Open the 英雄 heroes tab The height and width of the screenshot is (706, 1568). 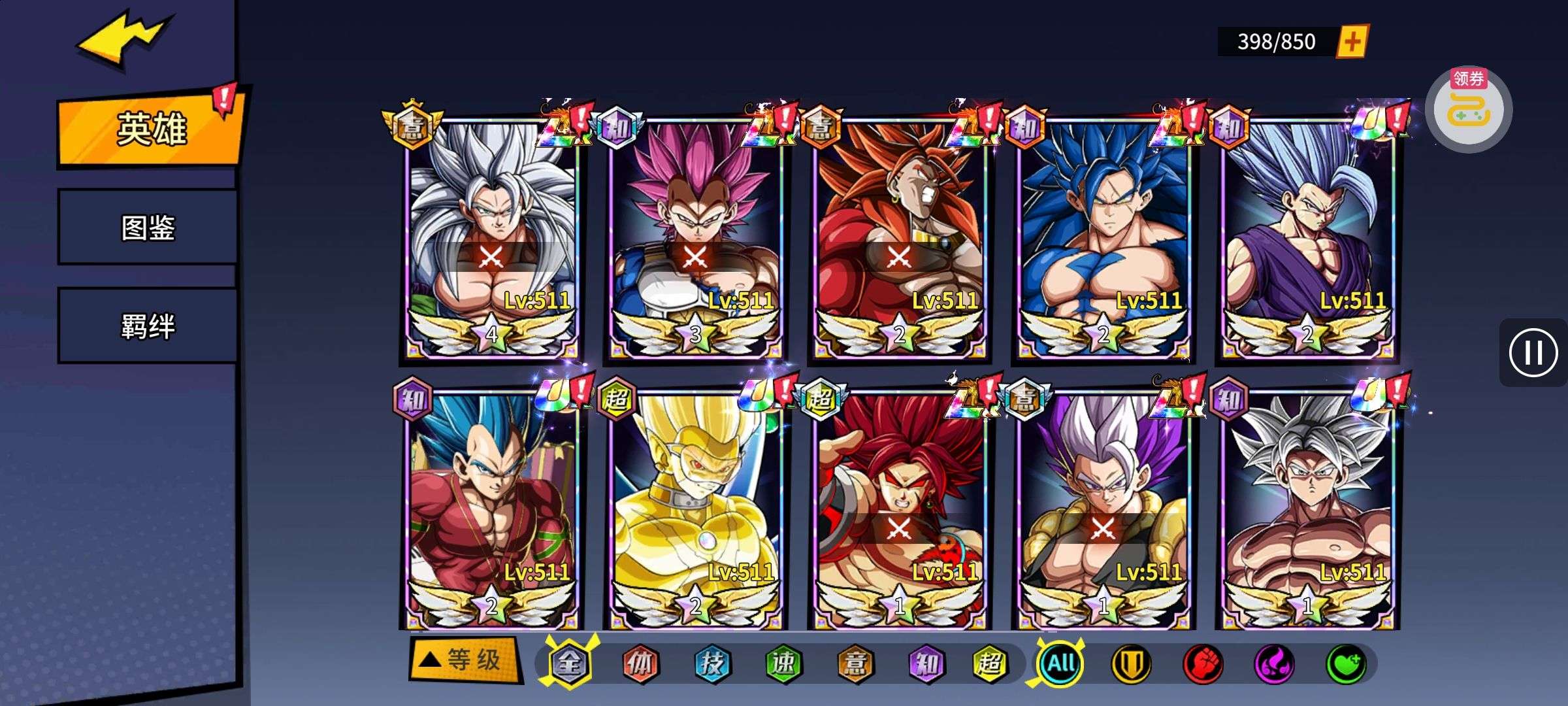(x=150, y=128)
